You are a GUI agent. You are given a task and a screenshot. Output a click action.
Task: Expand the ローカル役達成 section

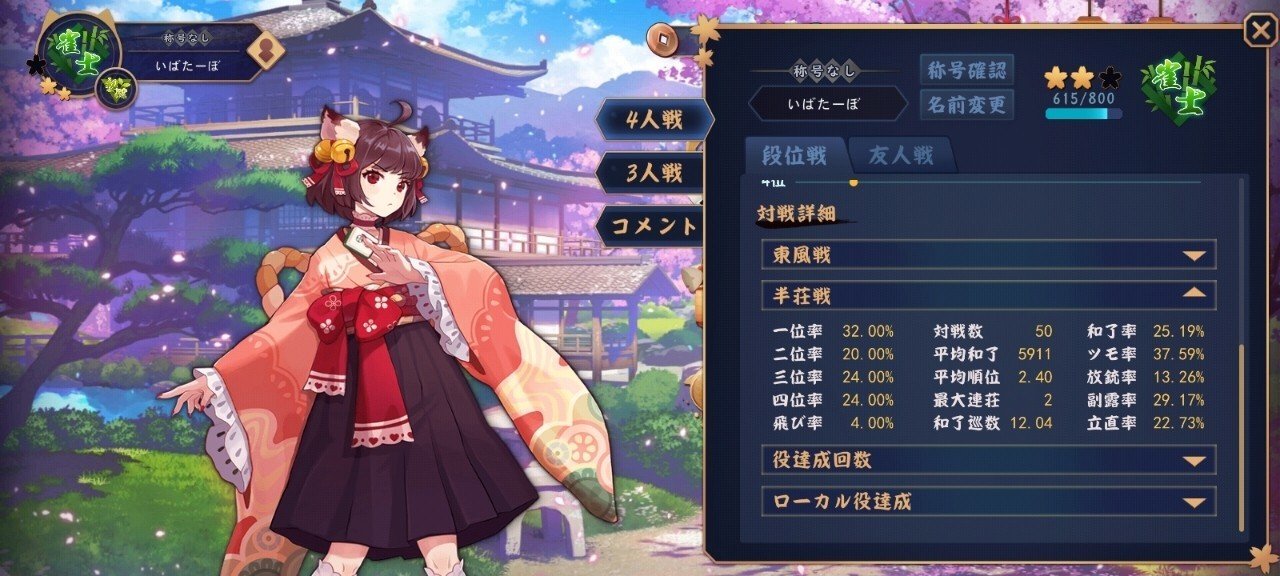pyautogui.click(x=988, y=501)
